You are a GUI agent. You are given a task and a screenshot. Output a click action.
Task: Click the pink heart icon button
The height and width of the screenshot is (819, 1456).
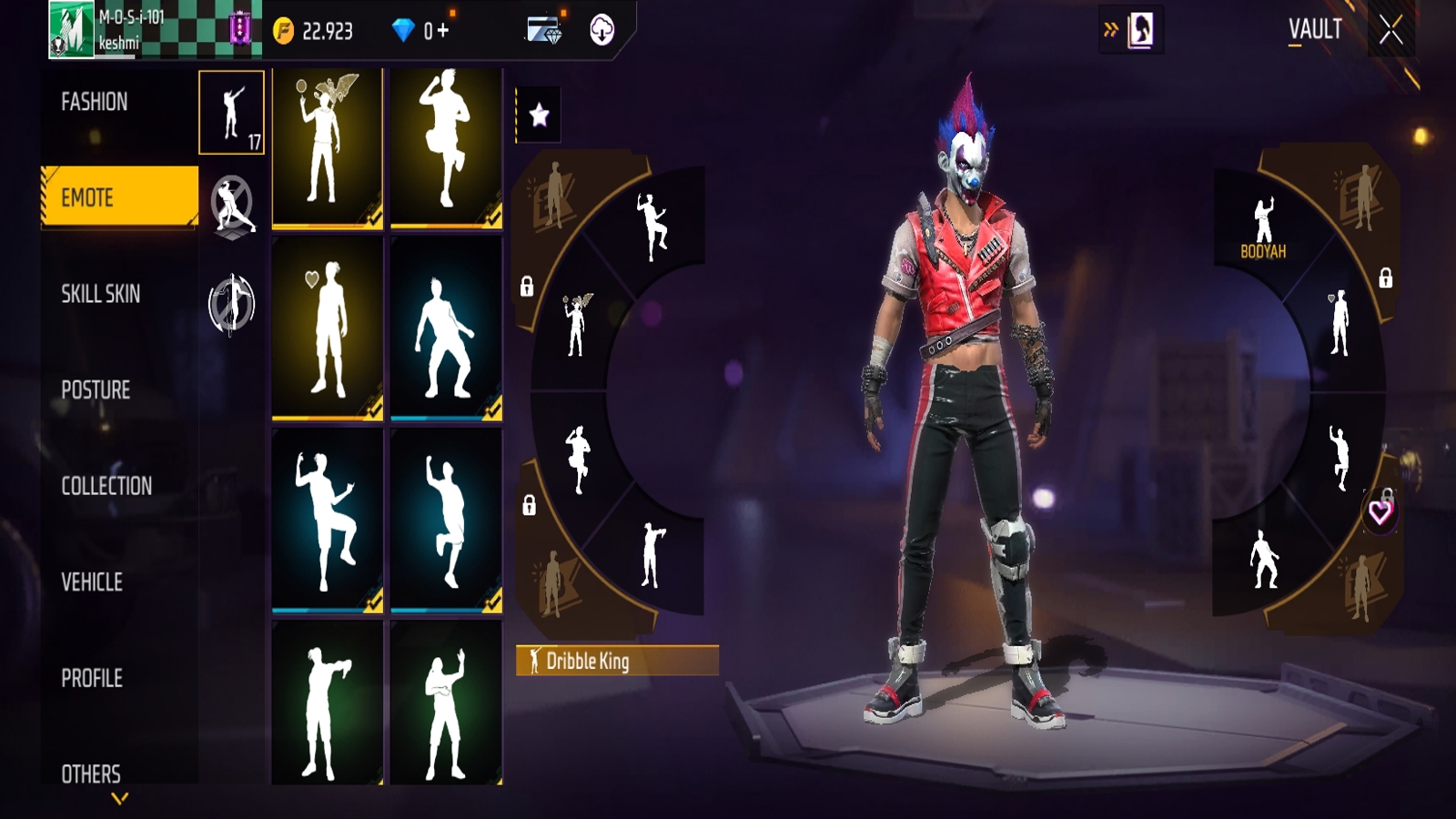pos(1380,512)
